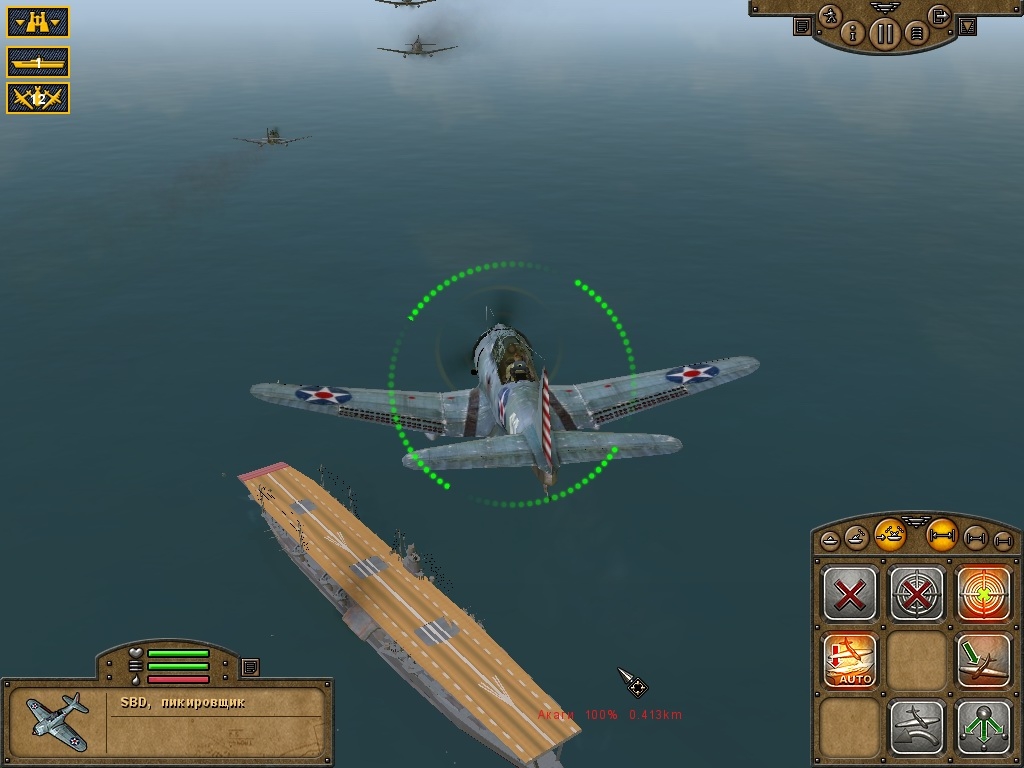Select the green arrow dive attack order
This screenshot has height=768, width=1024.
pos(983,660)
